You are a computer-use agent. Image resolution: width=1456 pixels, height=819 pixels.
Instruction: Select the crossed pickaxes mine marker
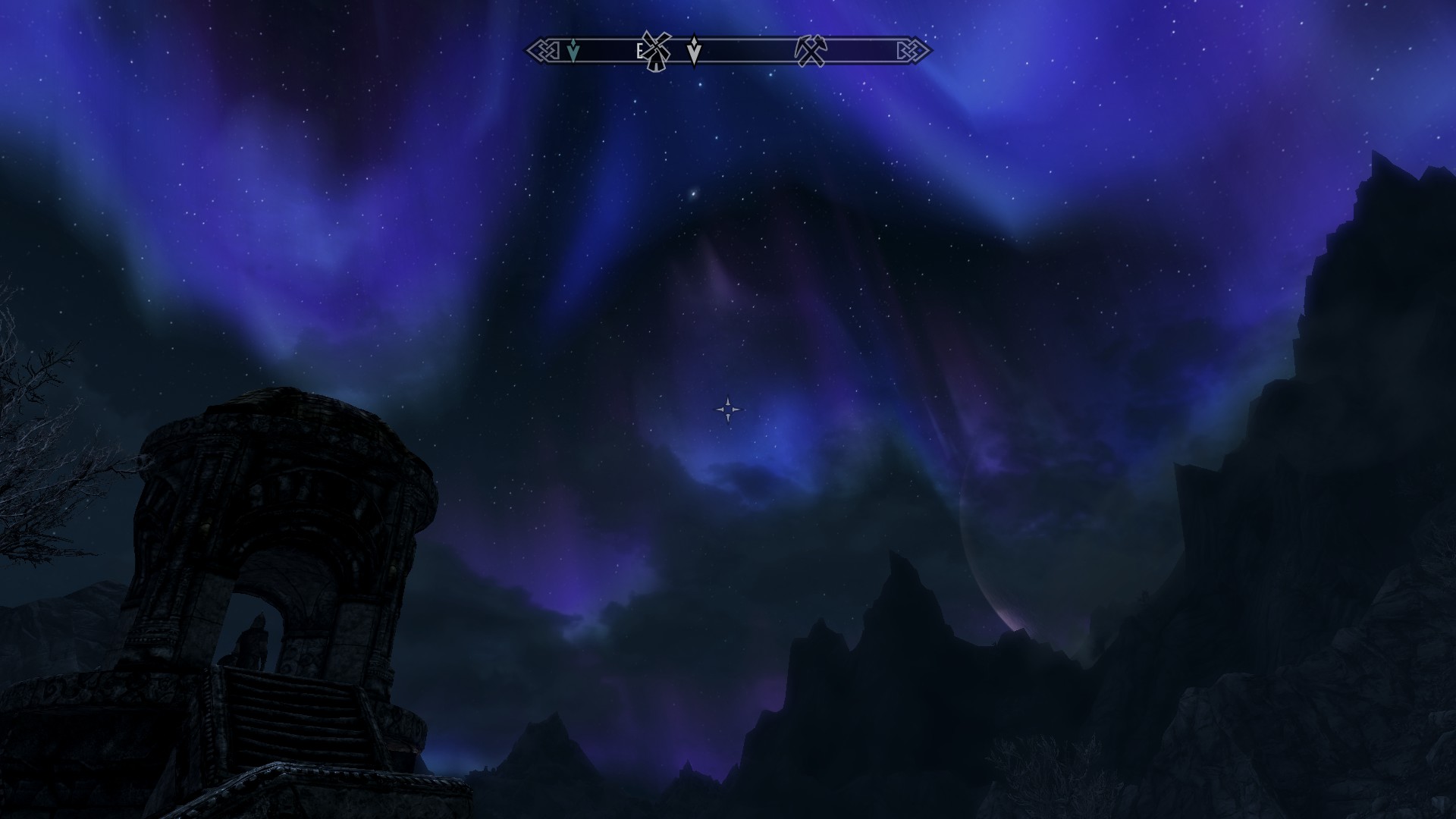pos(810,51)
